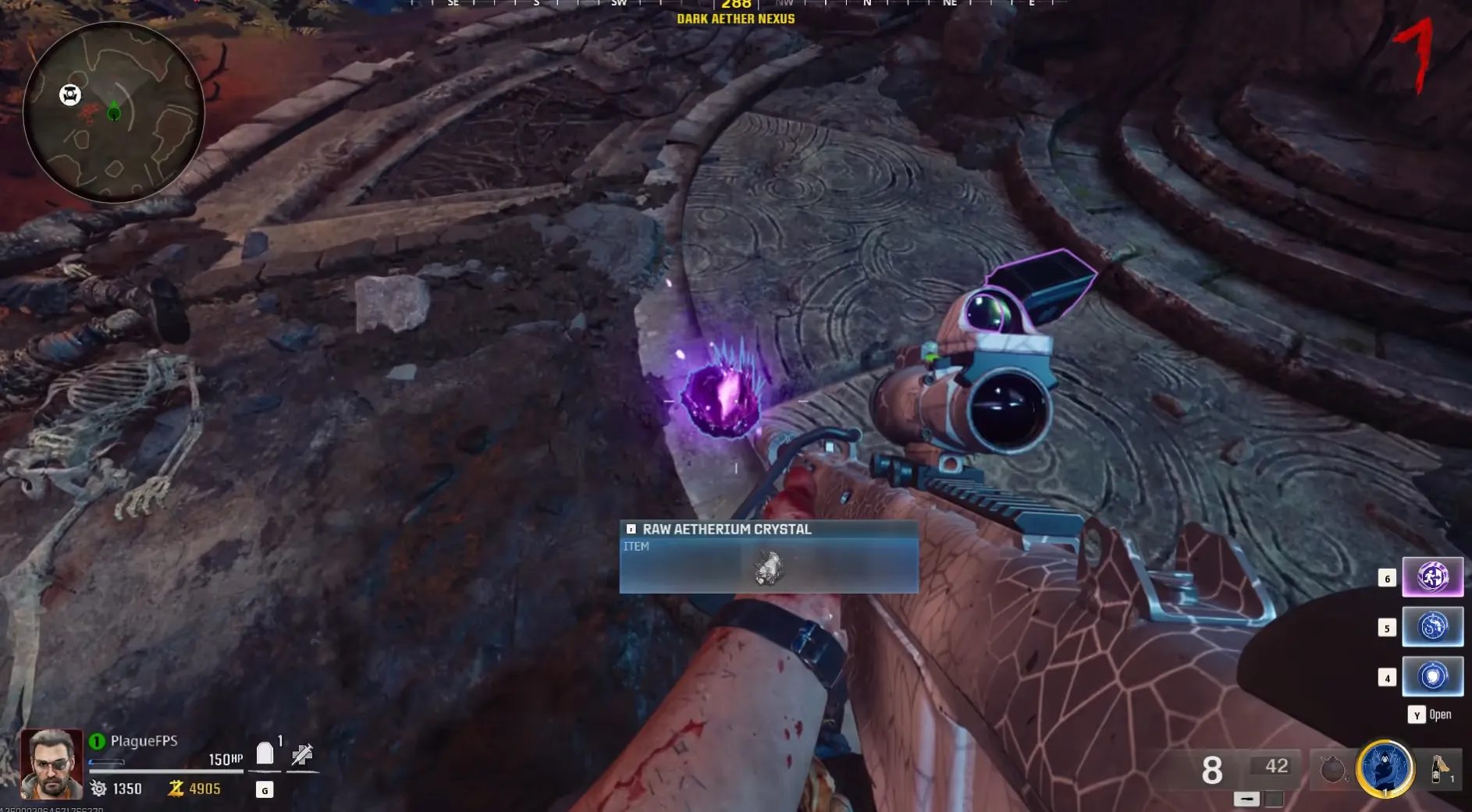
Task: Click the PlagueFPS character portrait
Action: [x=52, y=764]
